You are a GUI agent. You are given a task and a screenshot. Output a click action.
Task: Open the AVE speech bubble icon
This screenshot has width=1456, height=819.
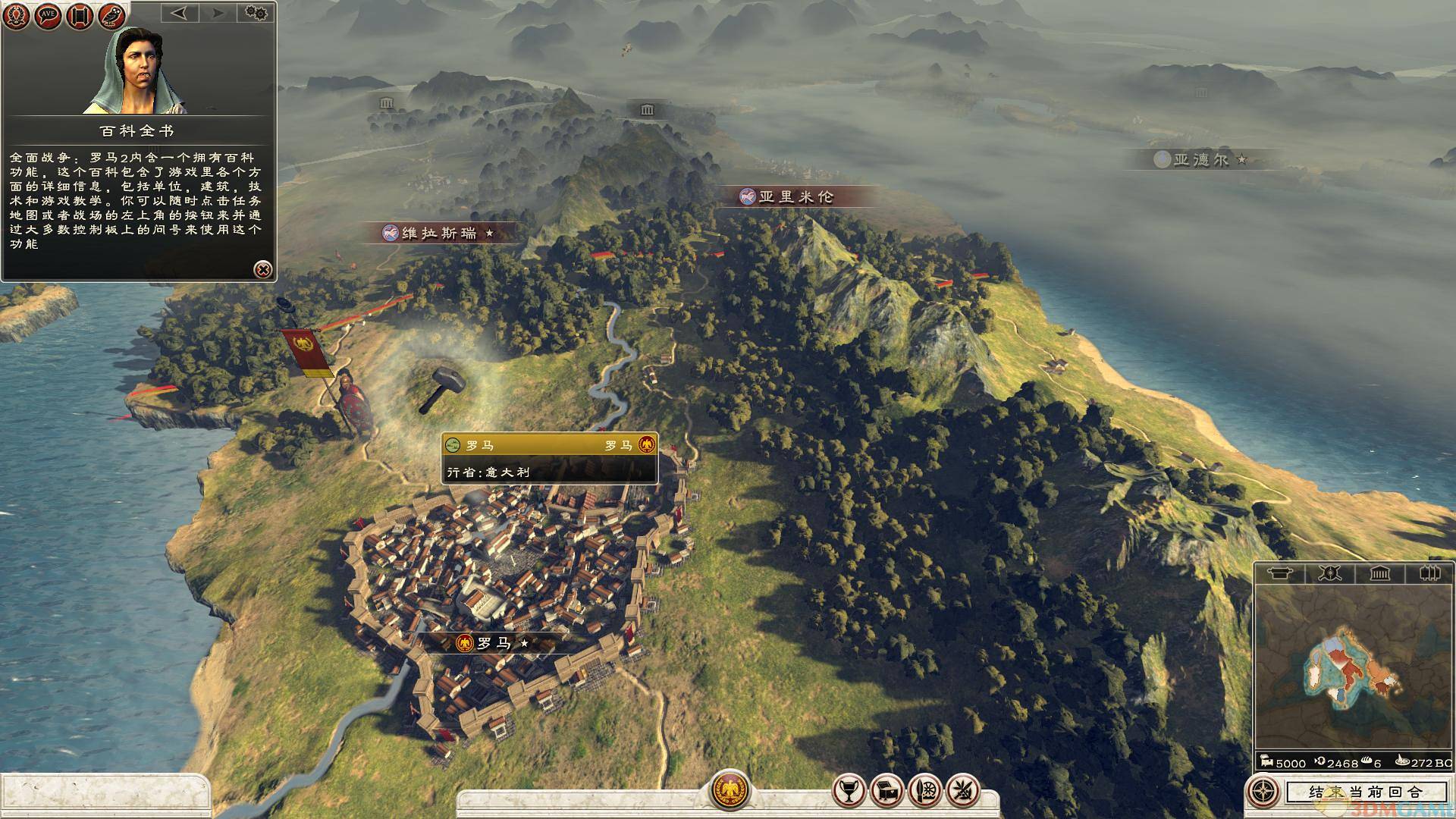tap(49, 16)
